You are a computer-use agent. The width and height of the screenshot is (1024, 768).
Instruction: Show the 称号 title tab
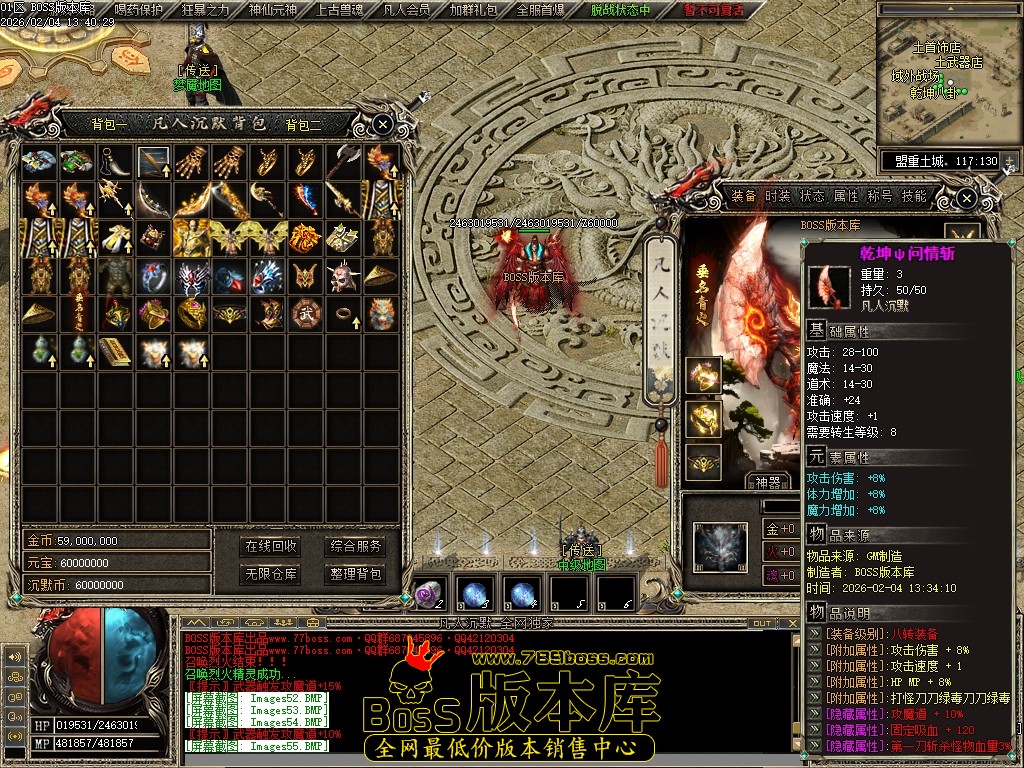(880, 196)
